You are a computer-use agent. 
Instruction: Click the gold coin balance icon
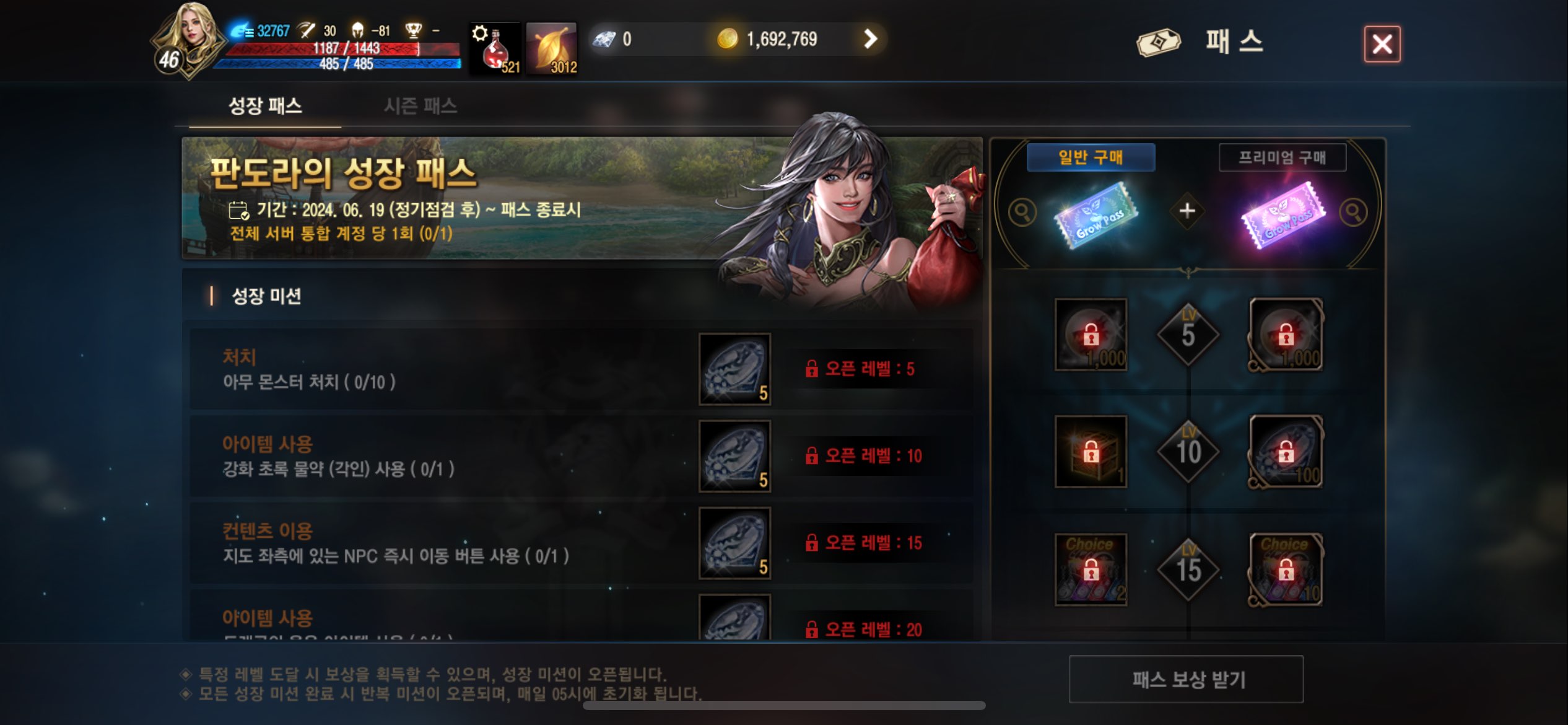click(x=731, y=39)
